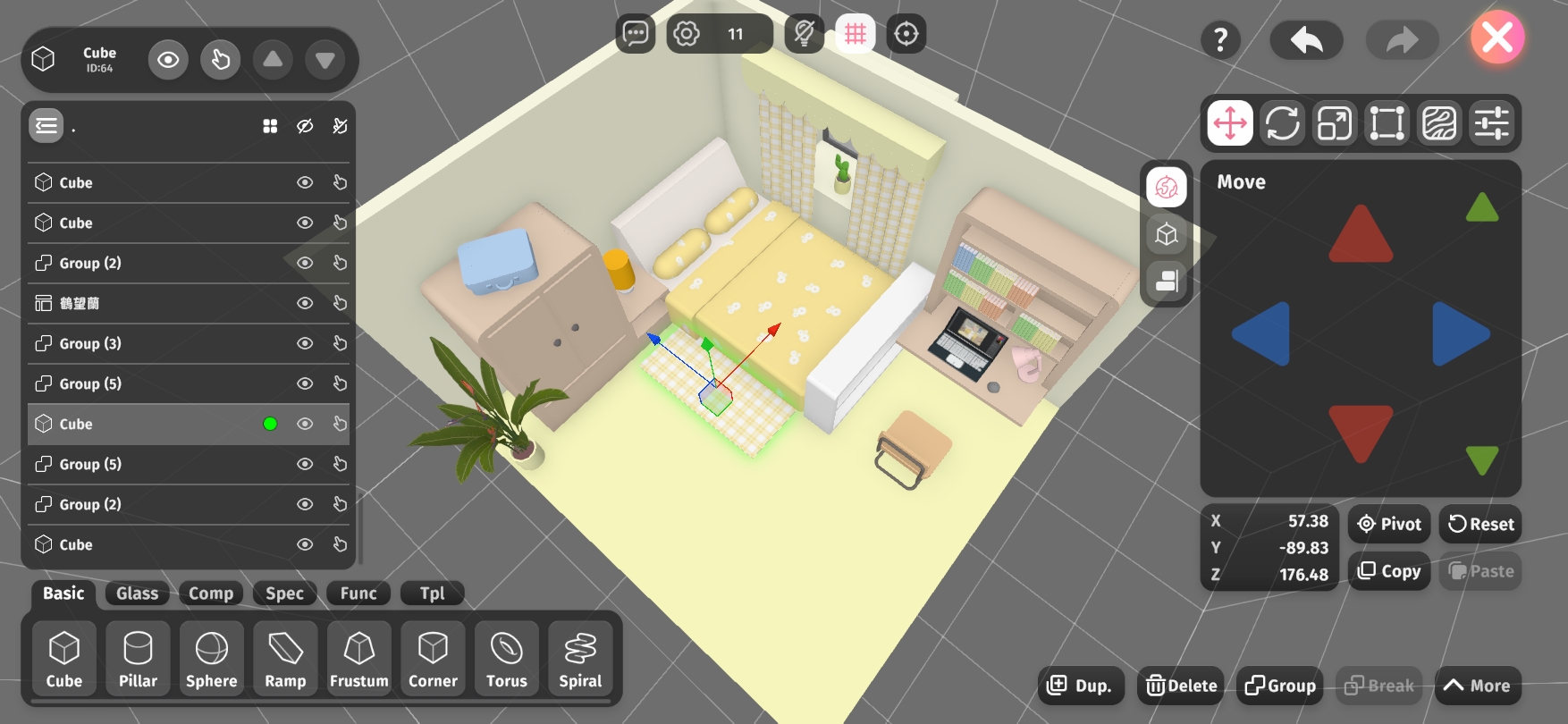Undo the last action
1568x724 pixels.
click(1306, 39)
